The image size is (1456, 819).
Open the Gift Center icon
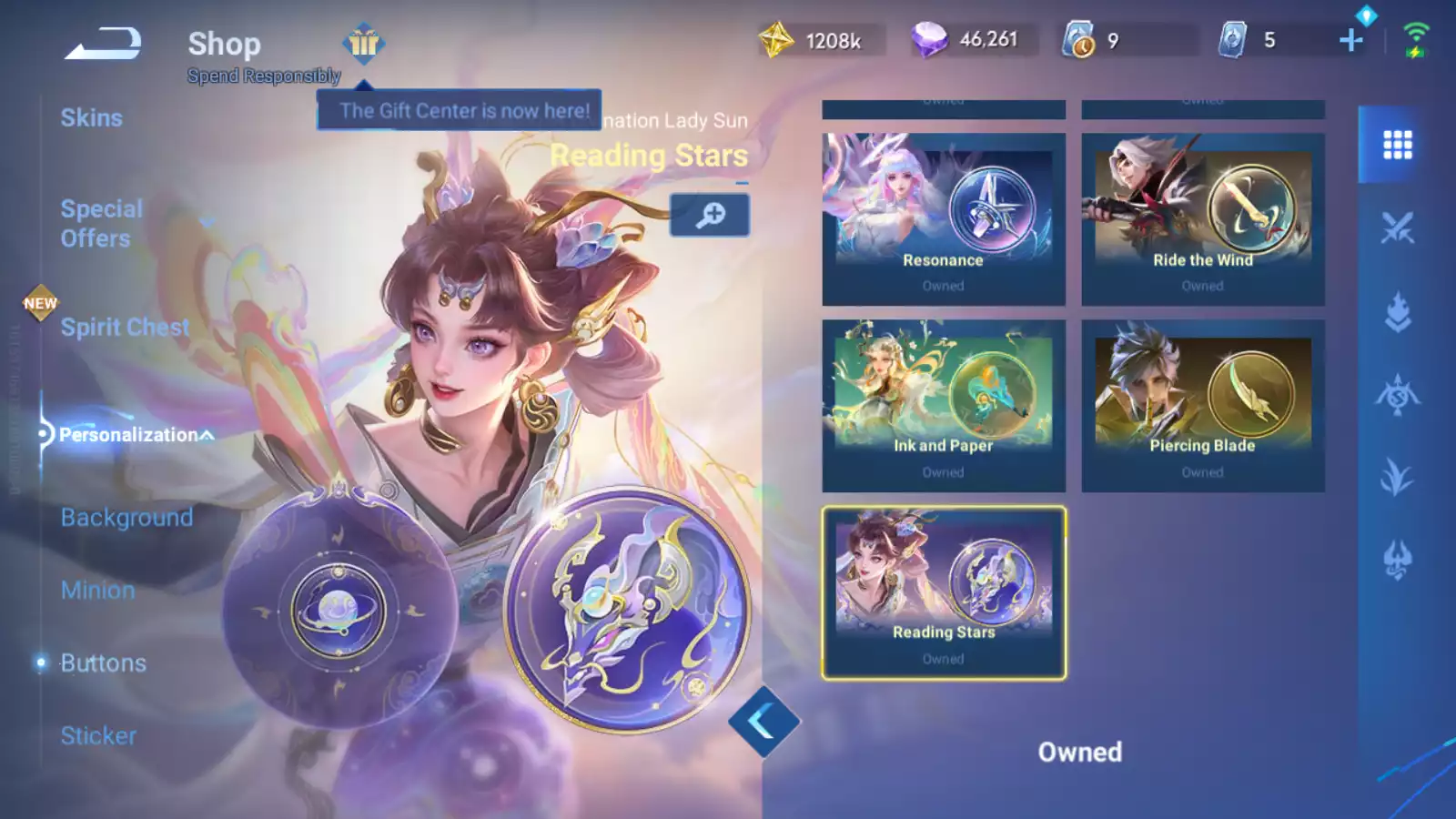click(363, 43)
